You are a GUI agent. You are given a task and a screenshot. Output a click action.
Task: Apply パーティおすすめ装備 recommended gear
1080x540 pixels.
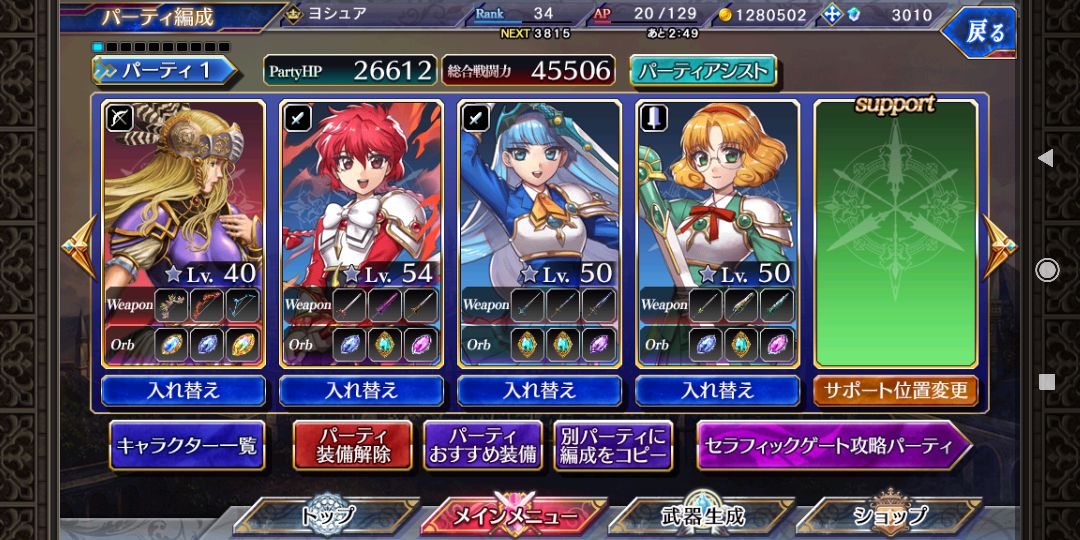click(483, 446)
